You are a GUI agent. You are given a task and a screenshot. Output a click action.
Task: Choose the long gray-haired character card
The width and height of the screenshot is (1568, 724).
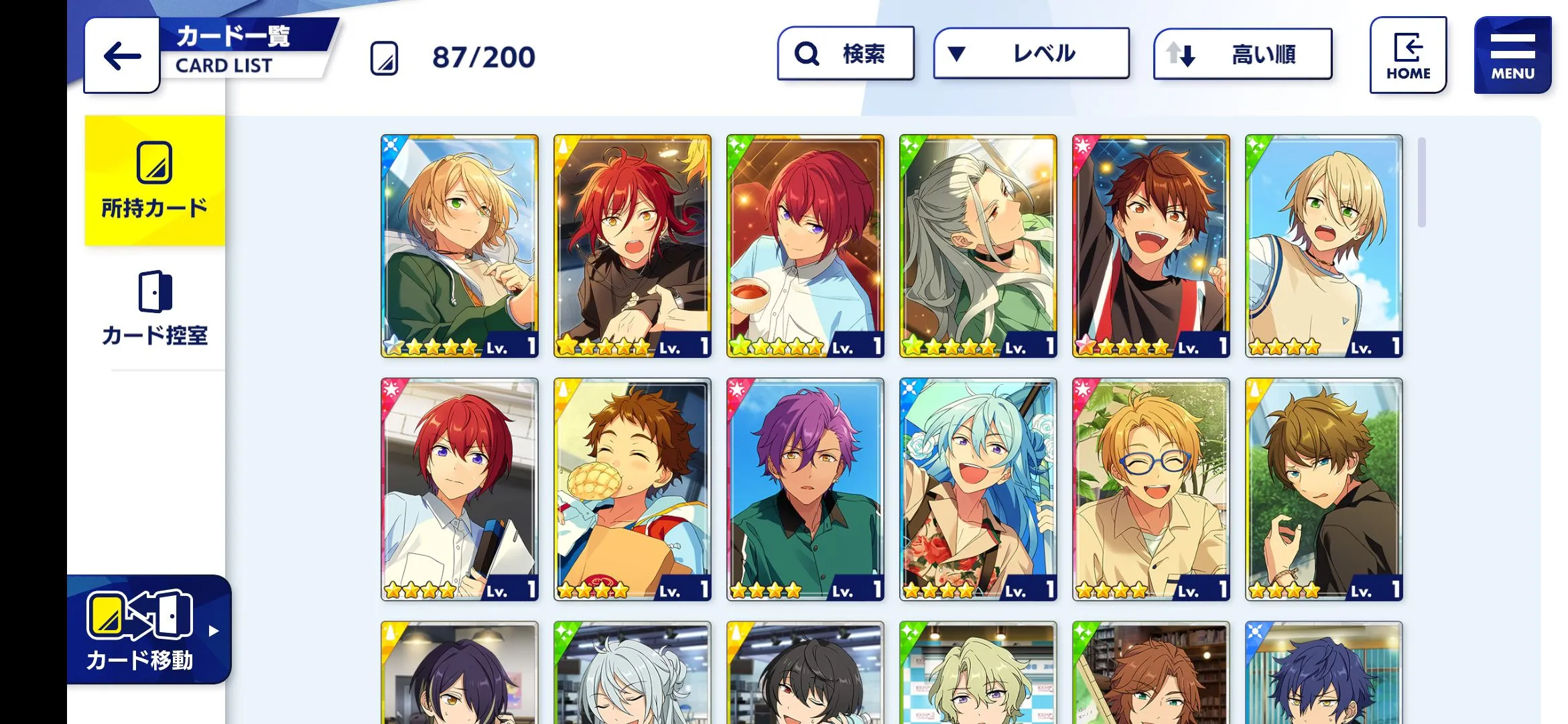pyautogui.click(x=978, y=246)
